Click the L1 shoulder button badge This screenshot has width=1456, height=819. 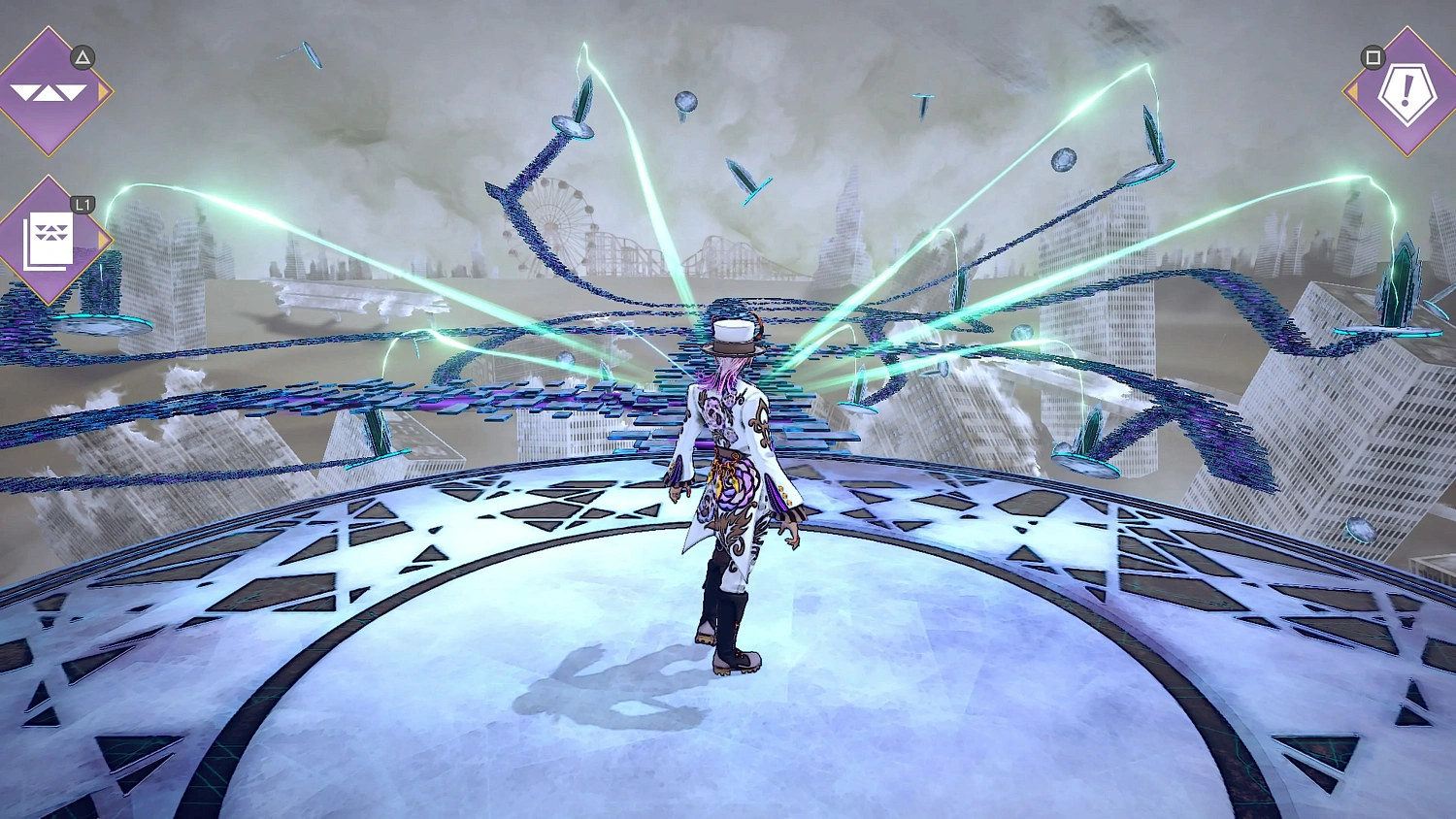[82, 205]
